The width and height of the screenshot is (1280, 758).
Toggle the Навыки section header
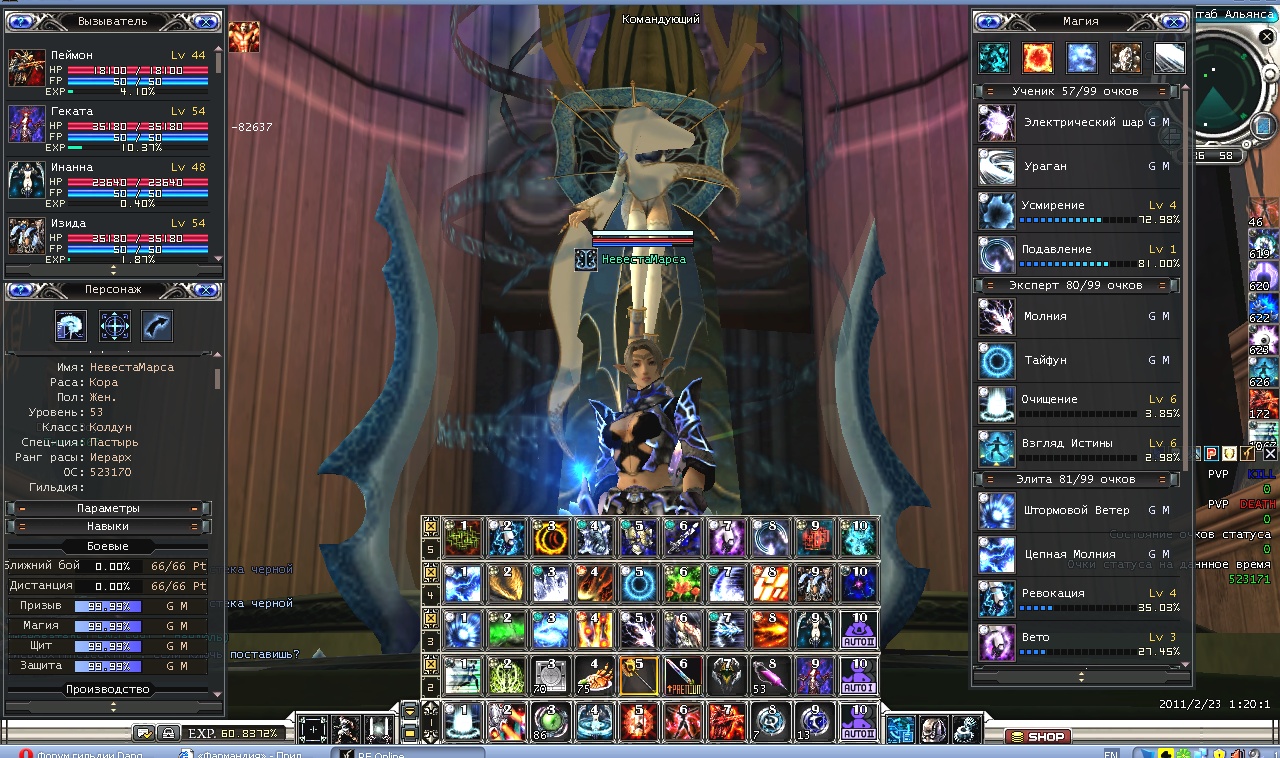coord(108,527)
